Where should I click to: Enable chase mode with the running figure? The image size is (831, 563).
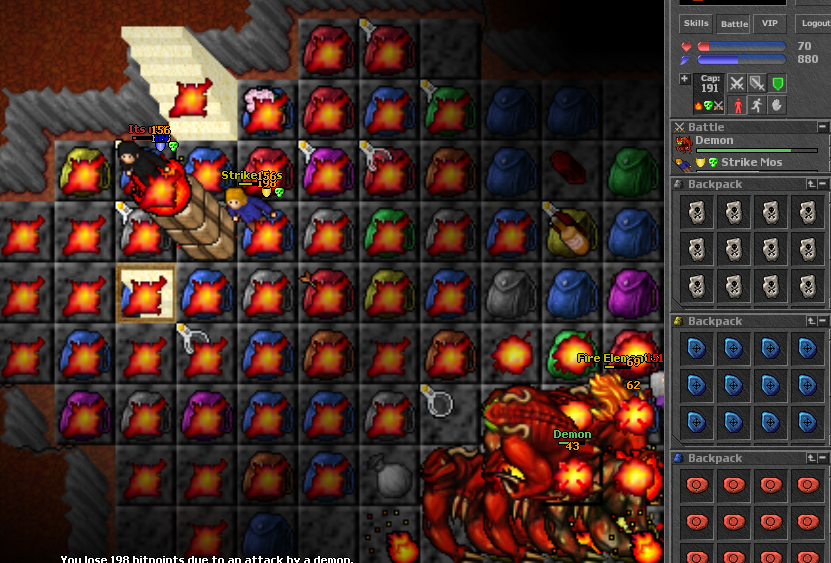[757, 105]
